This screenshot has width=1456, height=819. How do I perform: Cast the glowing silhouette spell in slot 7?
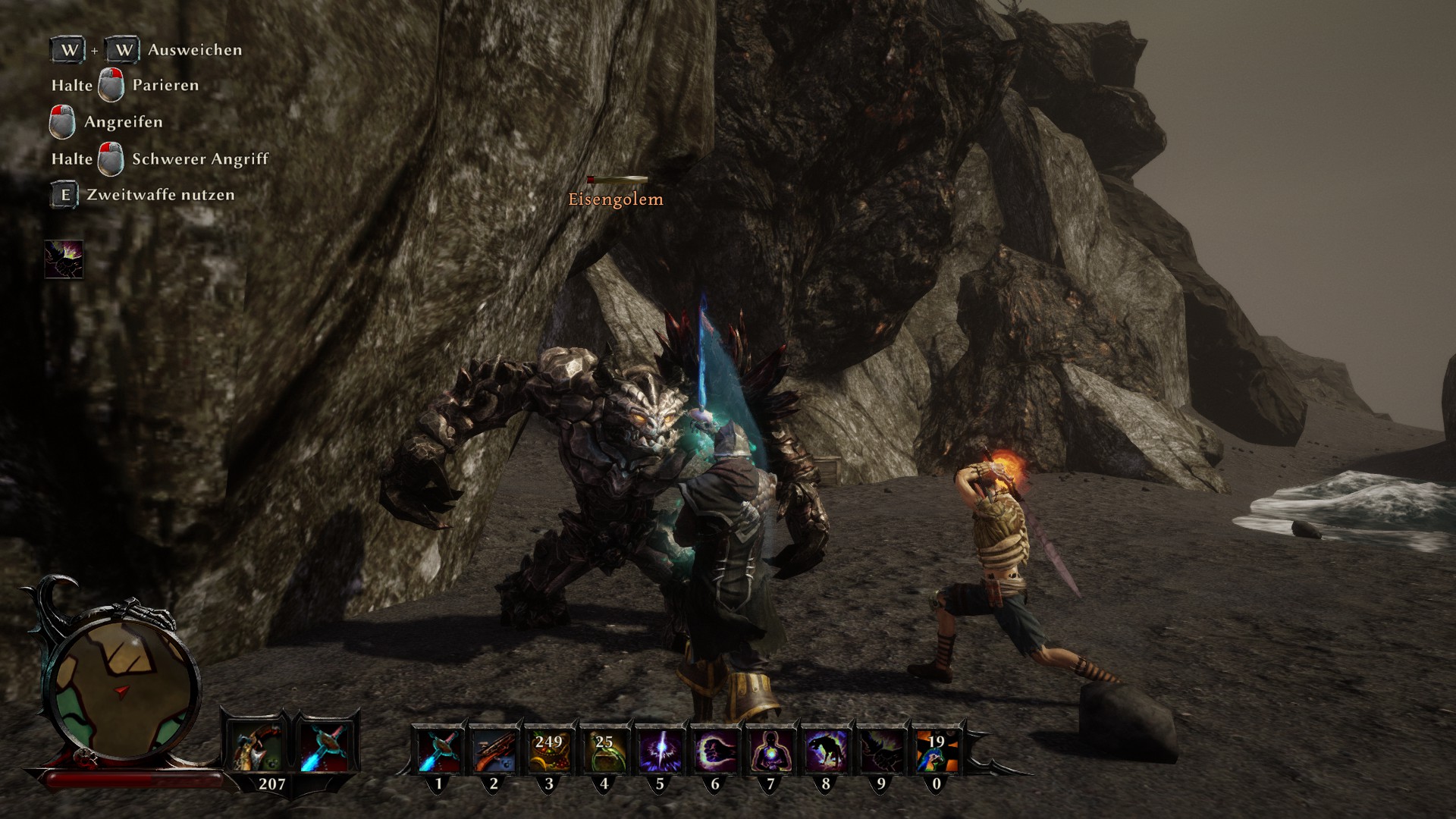(x=770, y=749)
